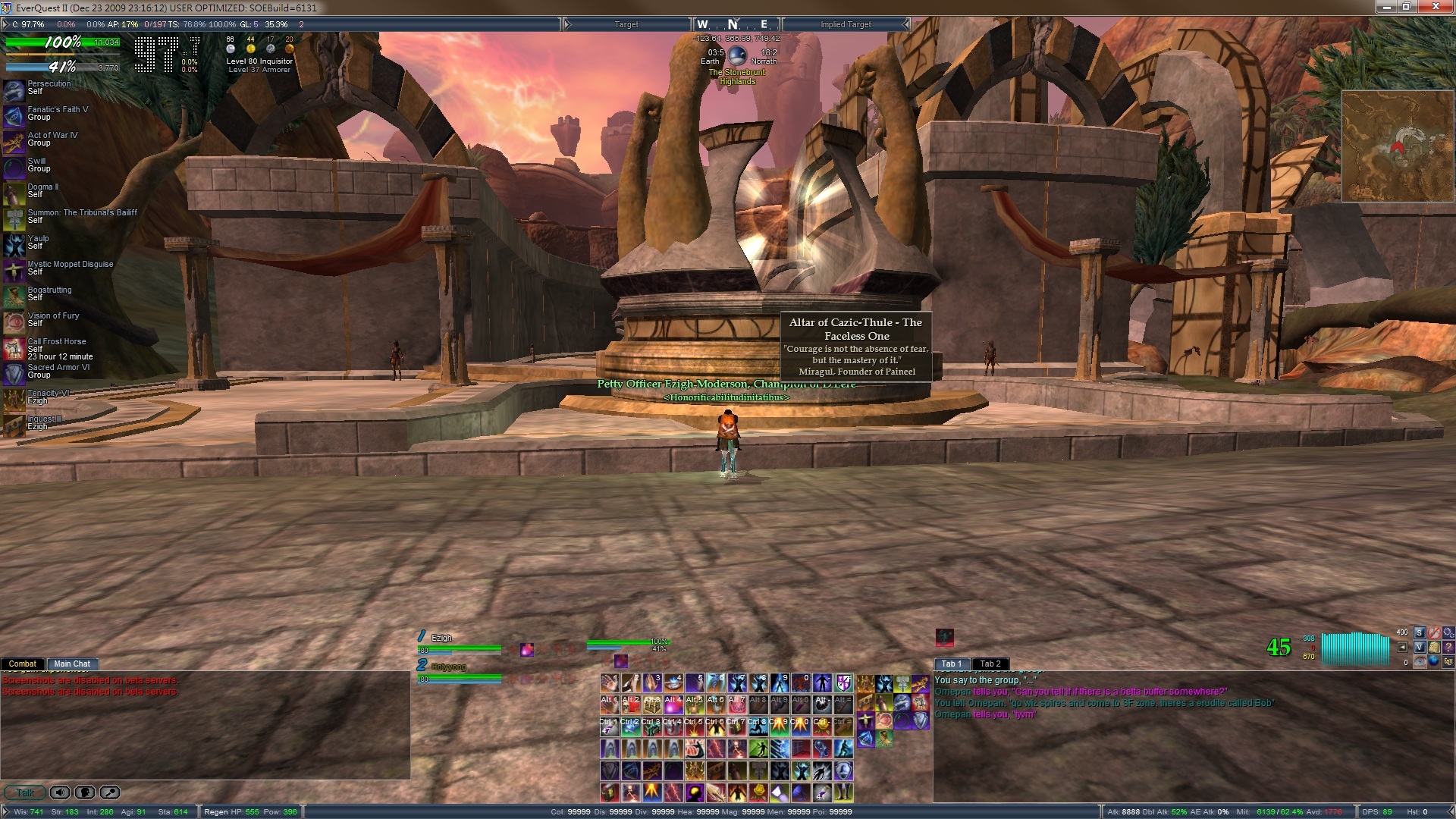
Task: Activate the skull icon on Alt 2
Action: 631,705
